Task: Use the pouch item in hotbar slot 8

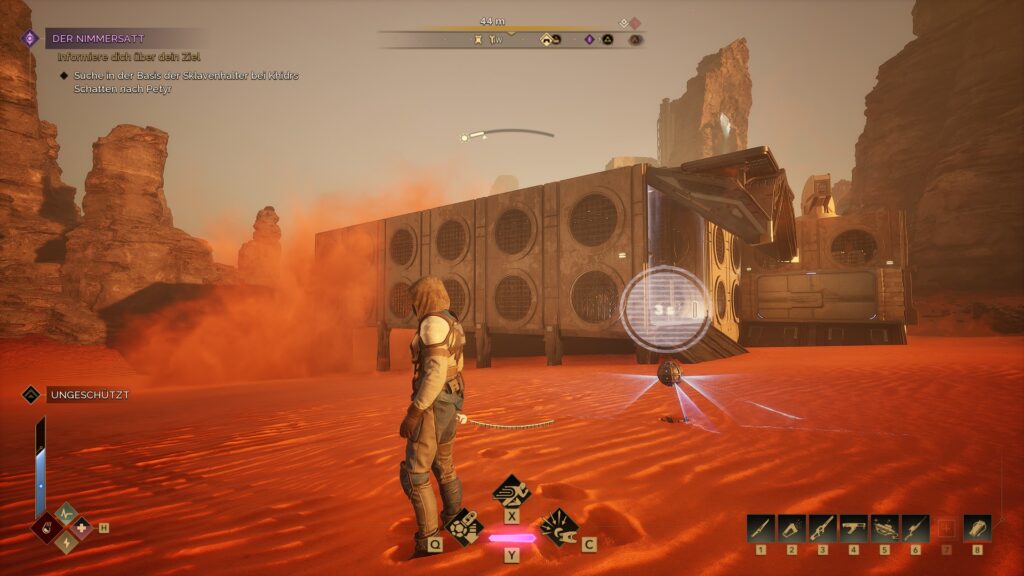Action: (x=977, y=528)
